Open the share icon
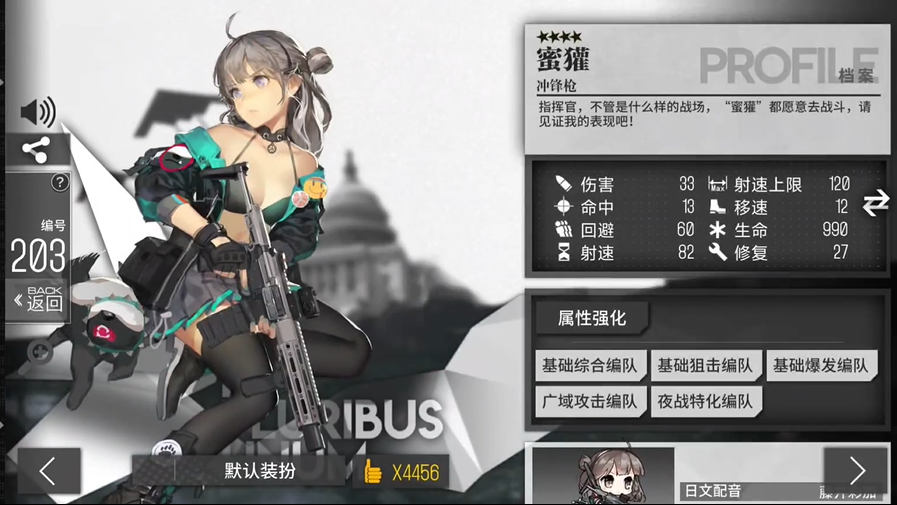 point(37,150)
